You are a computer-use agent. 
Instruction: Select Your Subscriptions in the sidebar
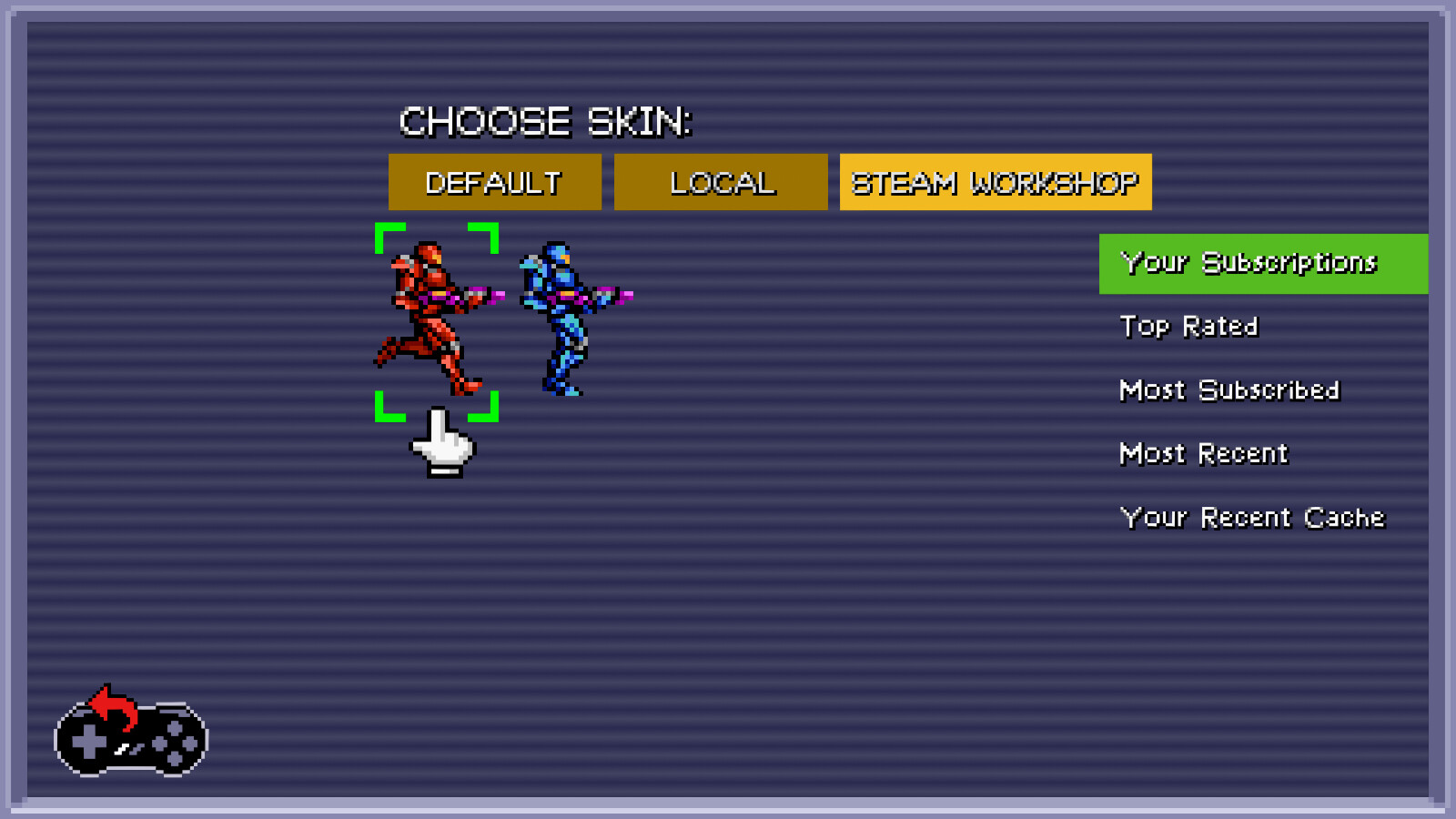tap(1249, 263)
